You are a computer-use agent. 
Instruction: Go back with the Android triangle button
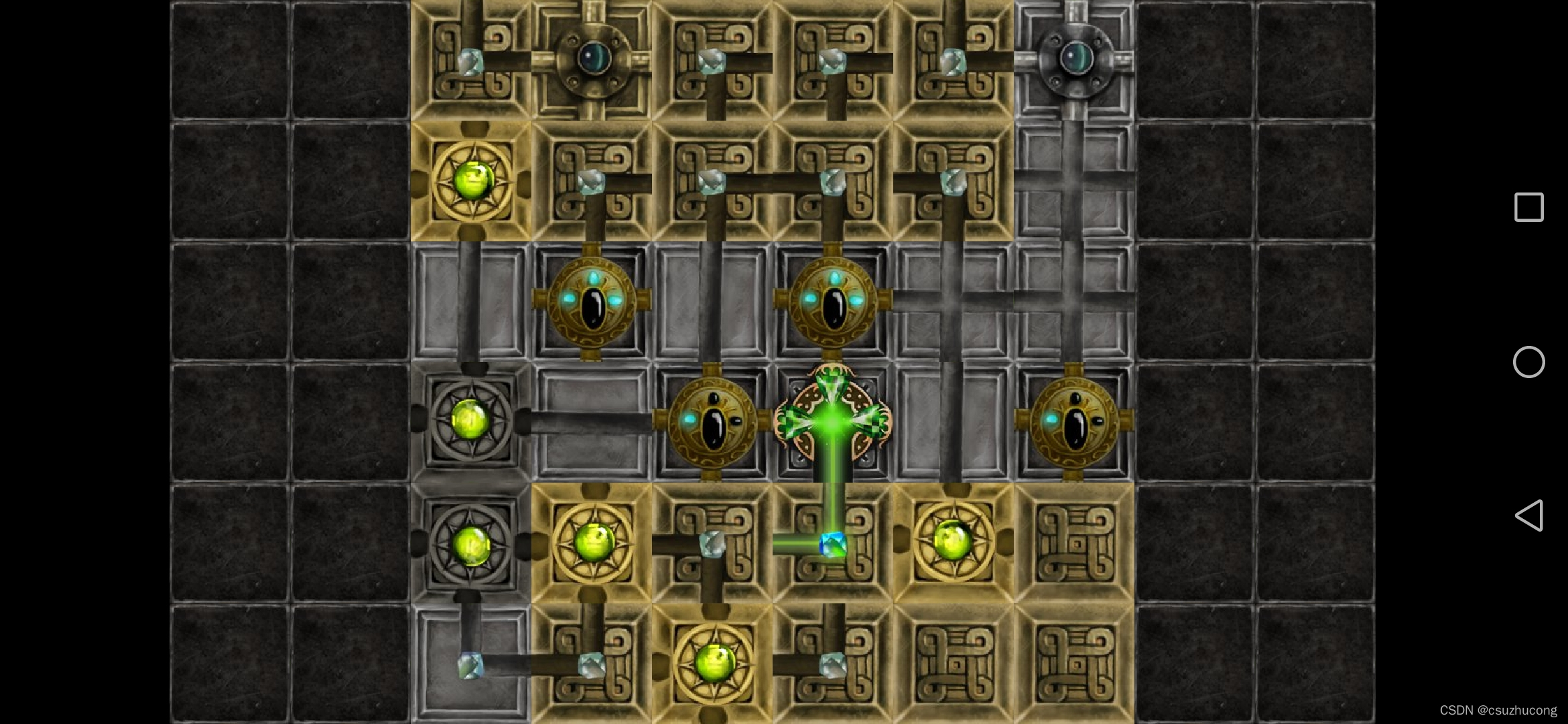pyautogui.click(x=1529, y=516)
